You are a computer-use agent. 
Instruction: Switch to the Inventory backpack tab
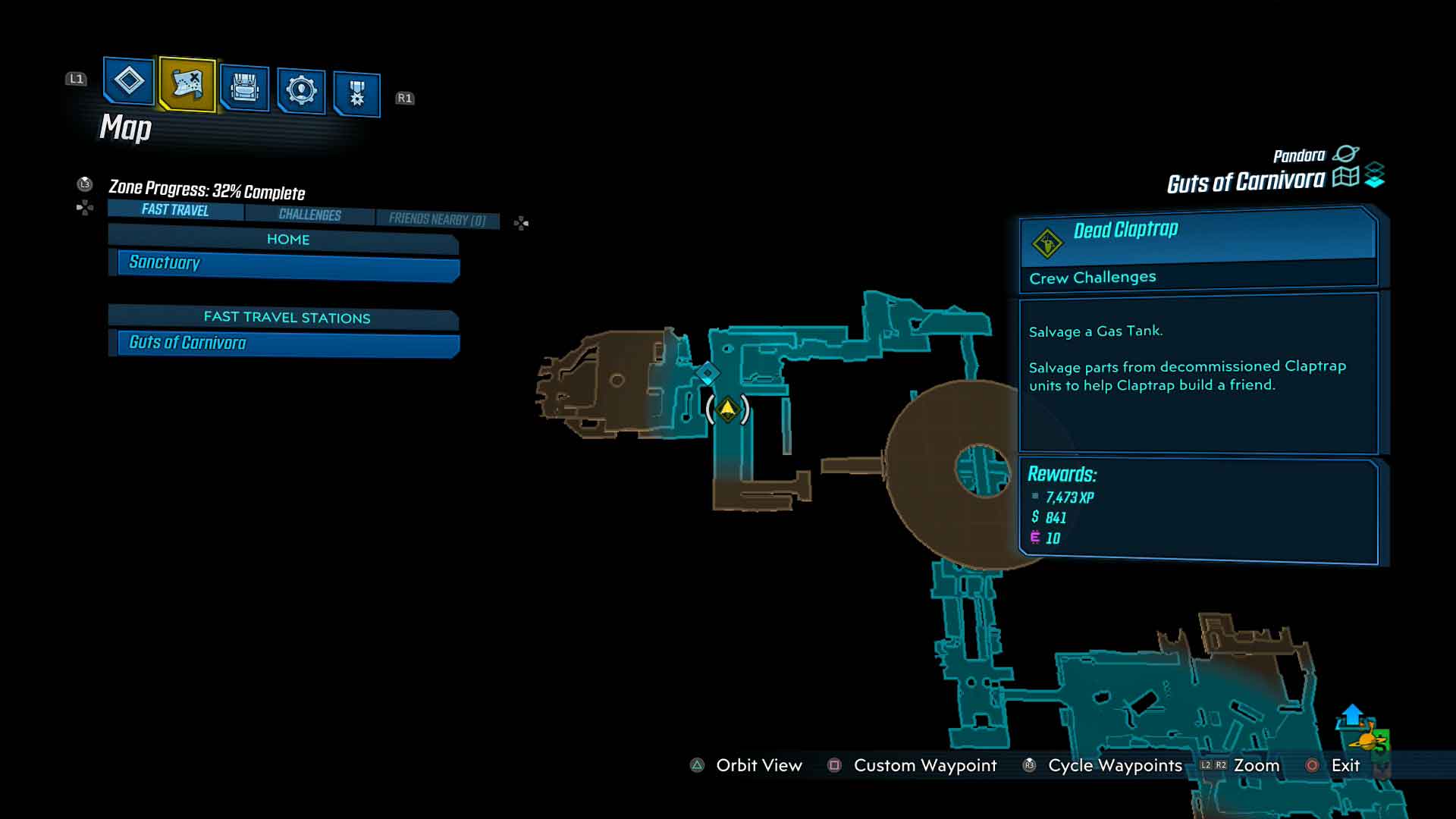(244, 89)
